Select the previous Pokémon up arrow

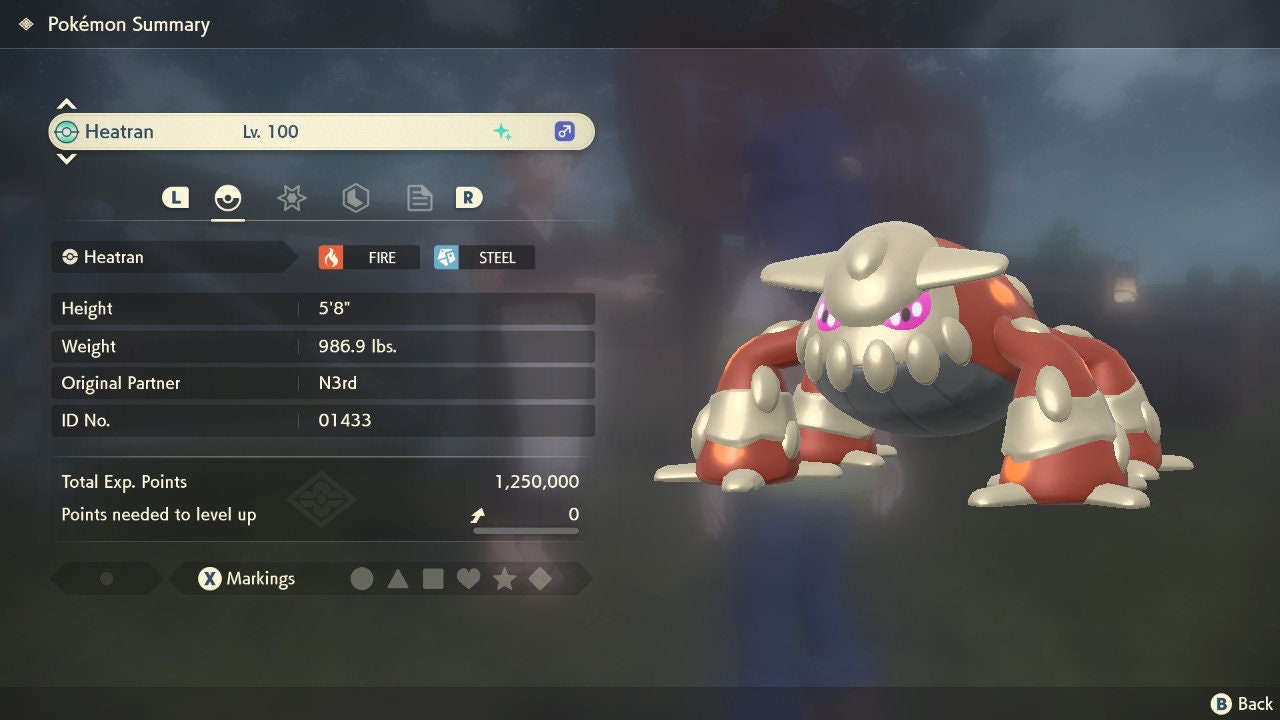click(x=66, y=104)
